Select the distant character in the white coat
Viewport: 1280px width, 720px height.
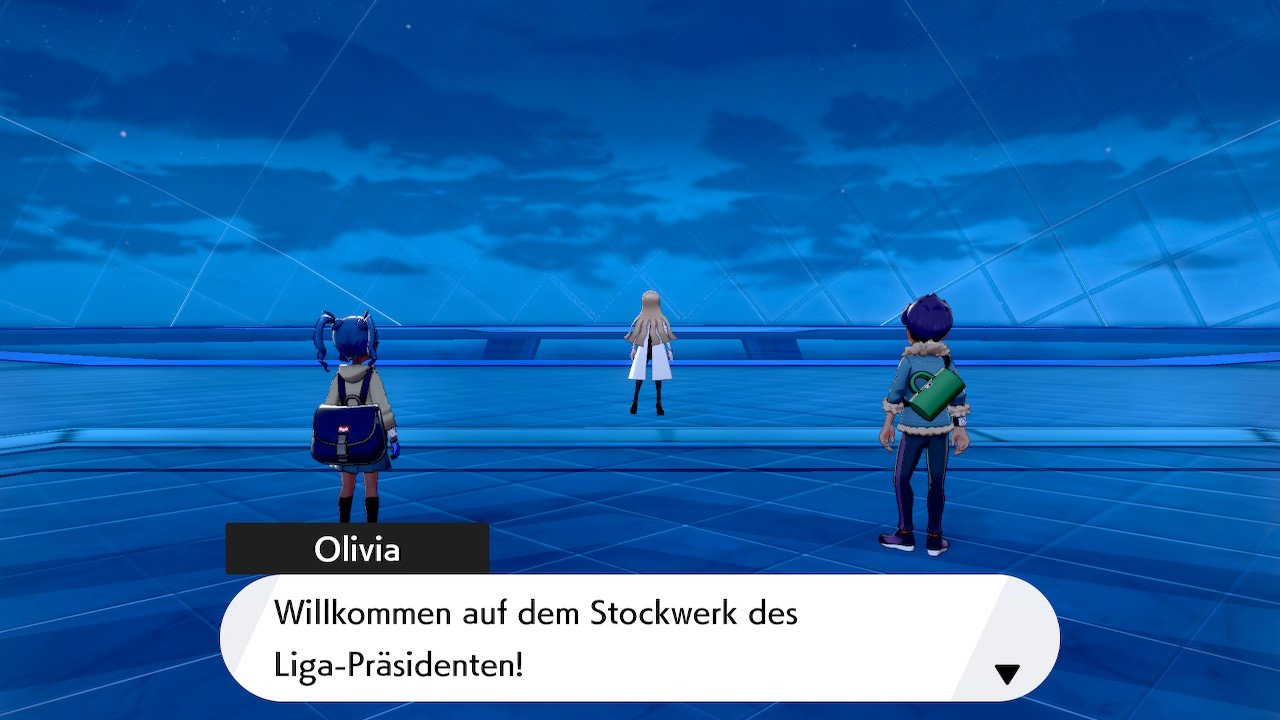[650, 350]
